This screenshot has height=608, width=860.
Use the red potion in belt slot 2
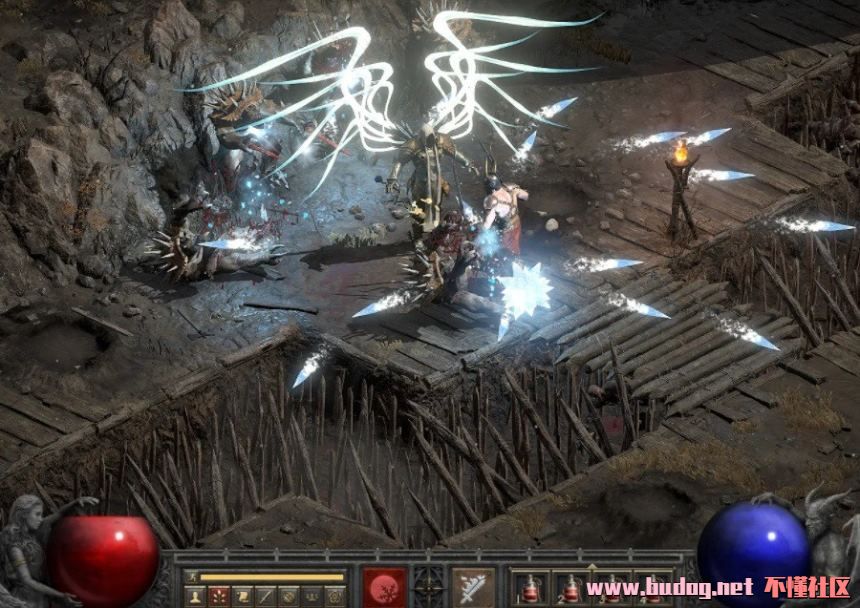pyautogui.click(x=571, y=589)
